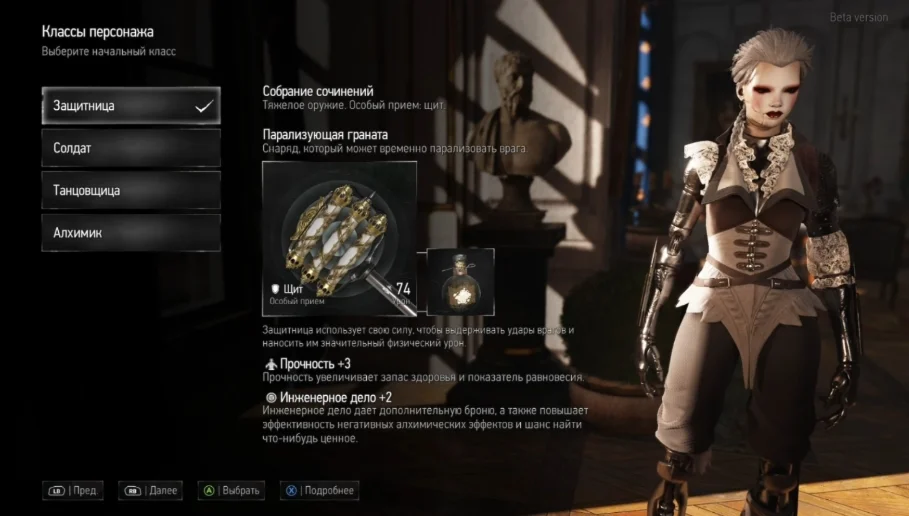Select the Защитница class entry
Screen dimensions: 909x516
point(130,106)
